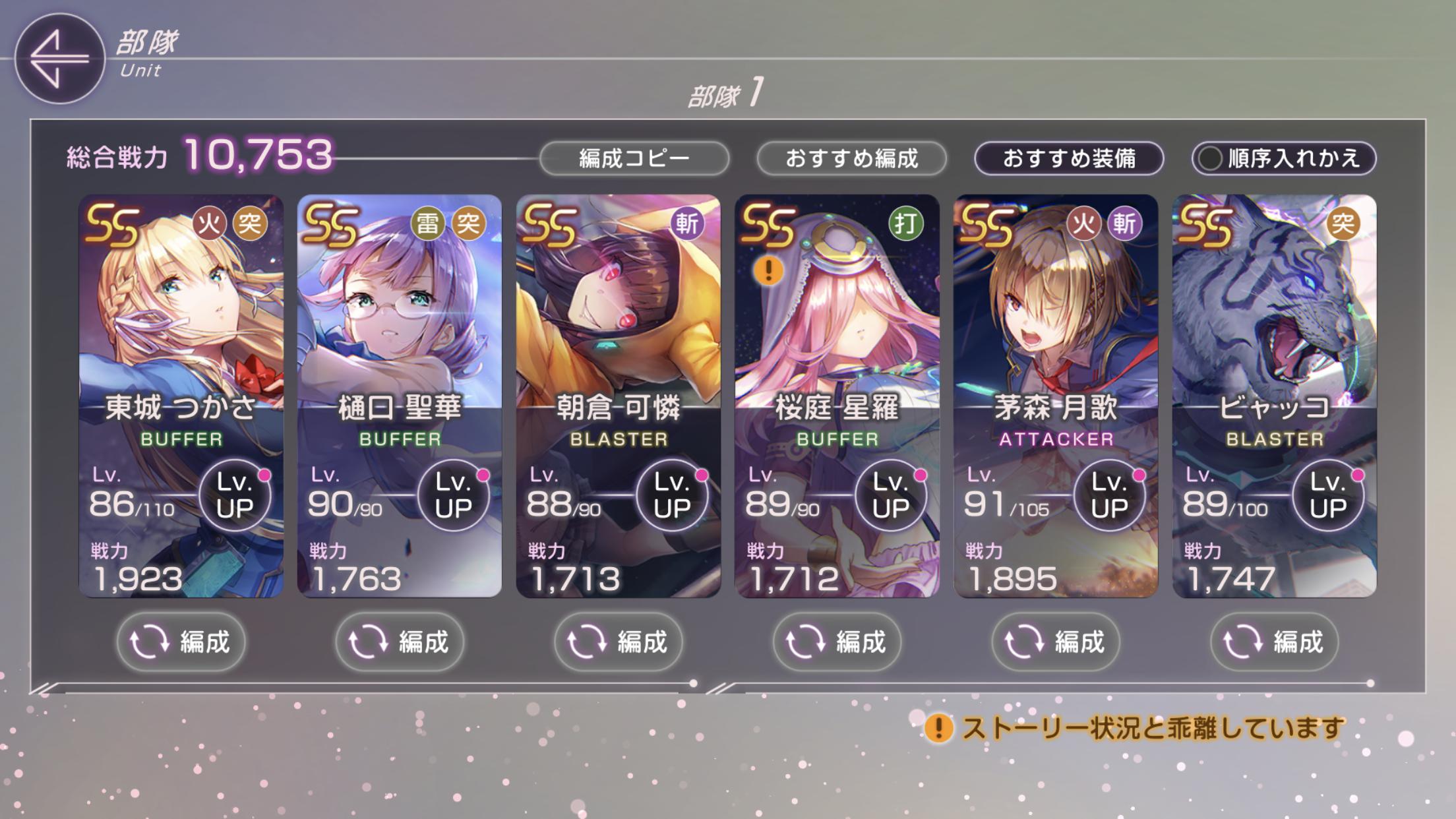The width and height of the screenshot is (1456, 819).
Task: Tap Lv. UP on 樋口聖華
Action: [454, 496]
